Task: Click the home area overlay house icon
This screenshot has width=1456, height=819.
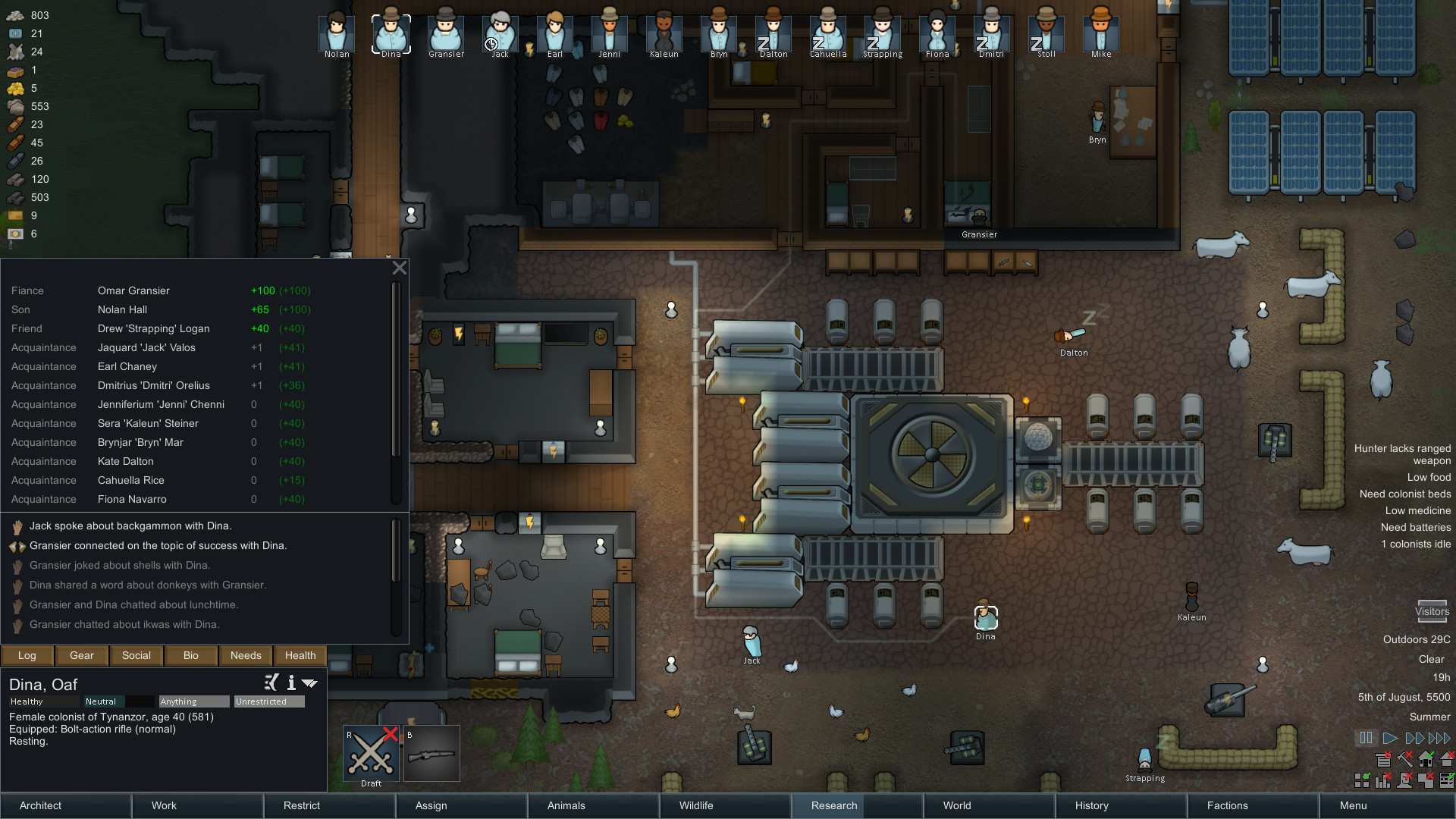Action: point(1427,758)
